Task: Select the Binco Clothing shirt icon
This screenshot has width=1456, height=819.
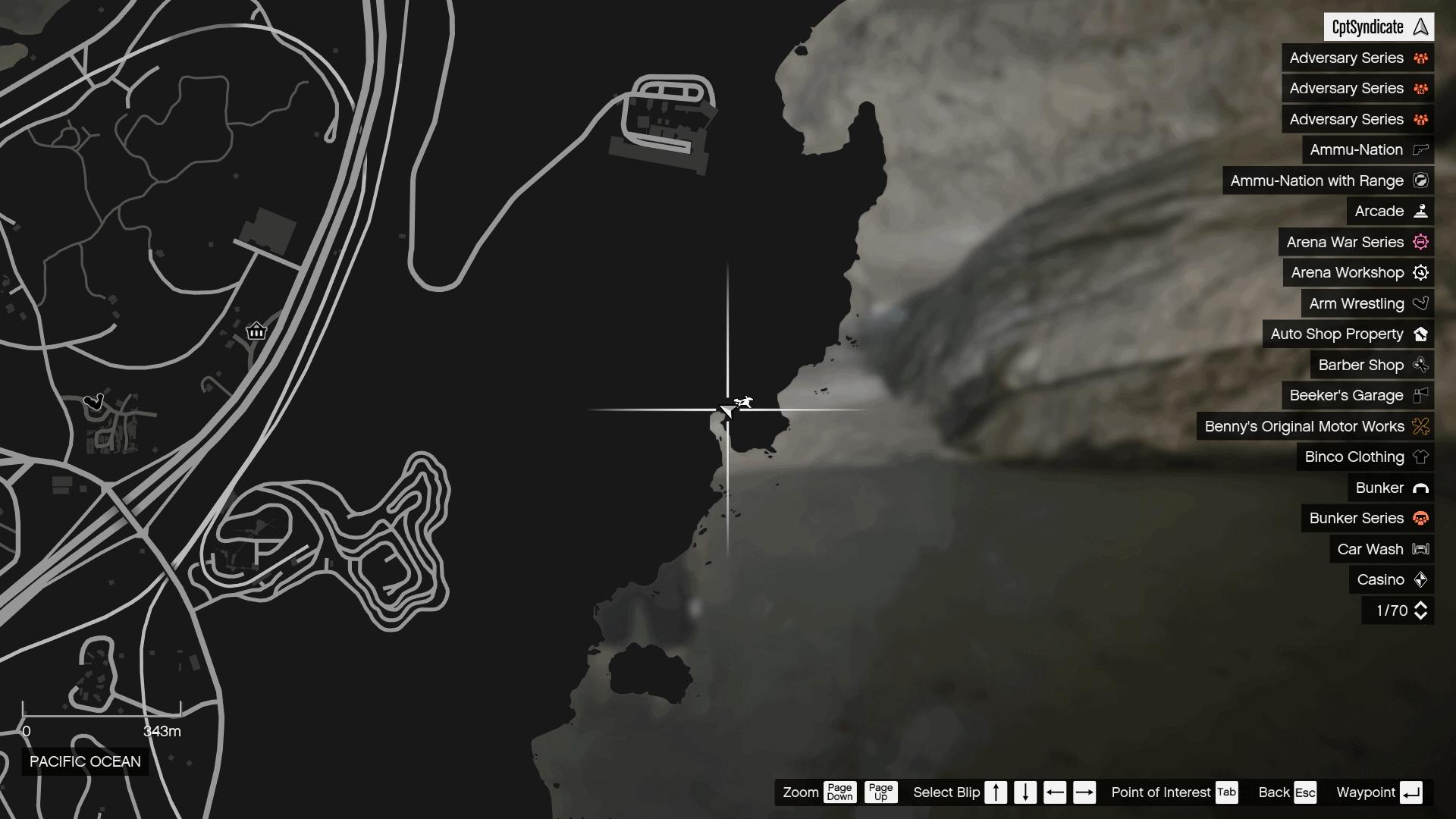Action: click(x=1419, y=457)
